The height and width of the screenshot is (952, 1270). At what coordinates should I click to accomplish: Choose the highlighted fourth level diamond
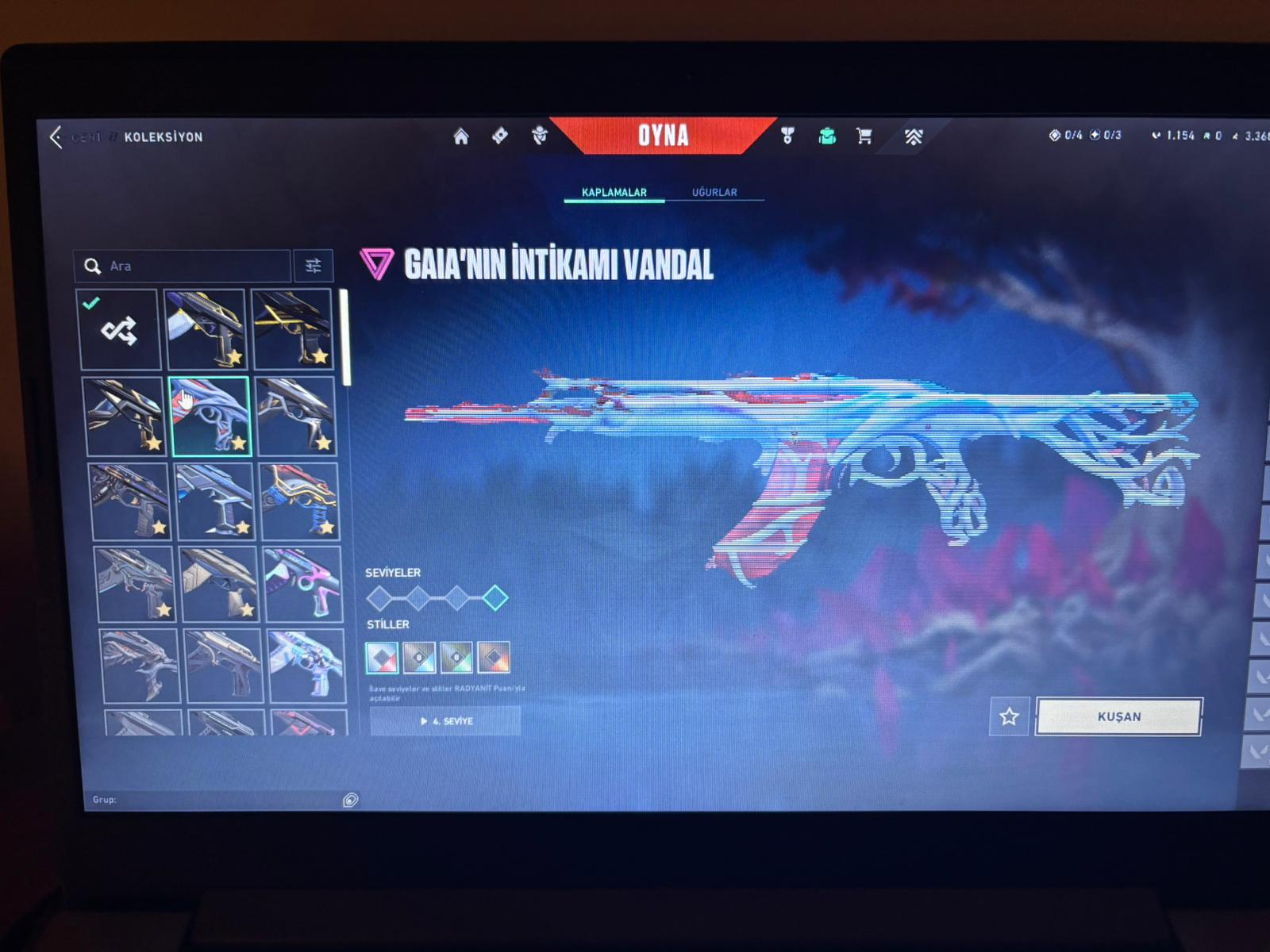point(495,597)
